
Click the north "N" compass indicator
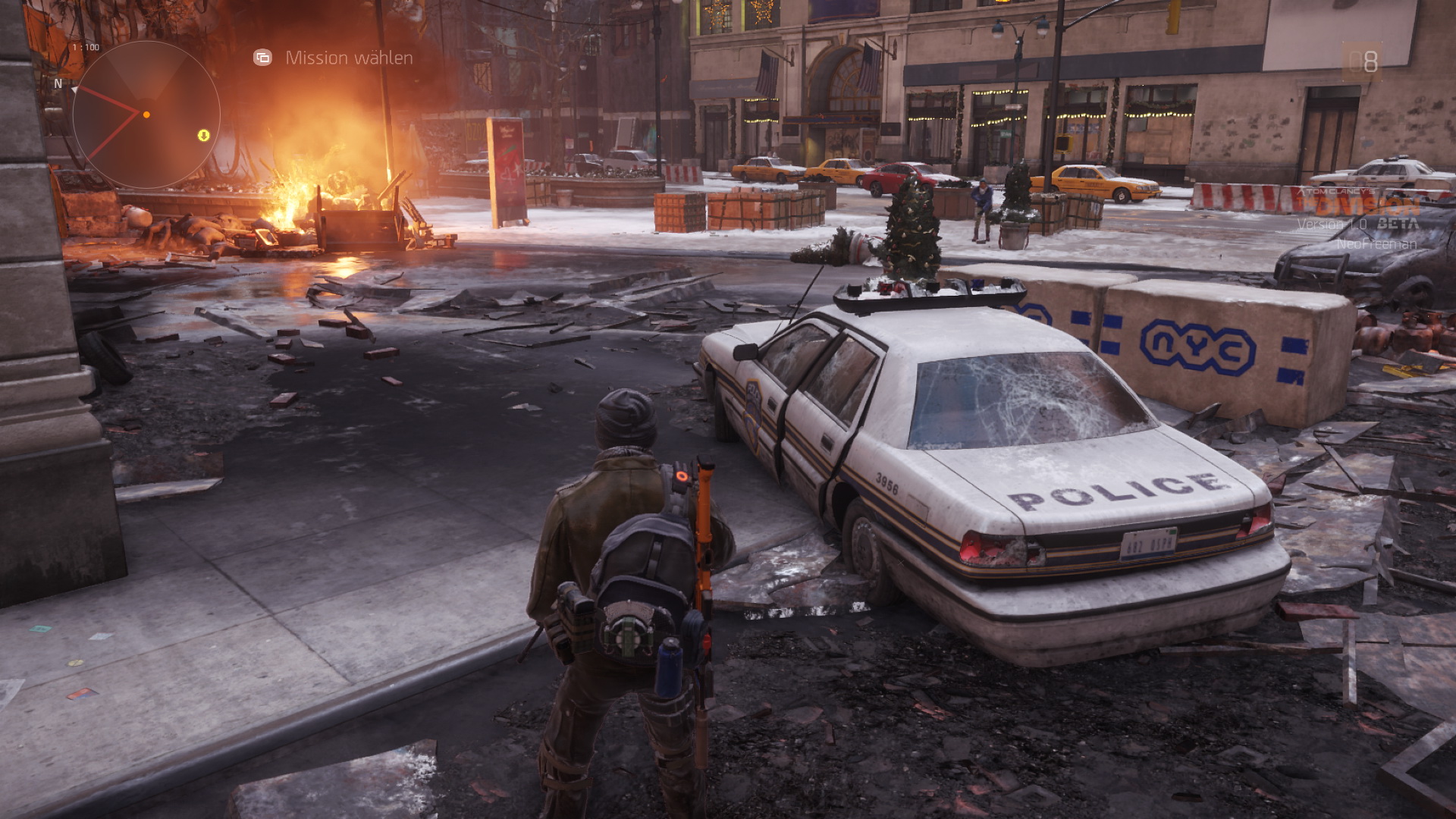(x=58, y=83)
